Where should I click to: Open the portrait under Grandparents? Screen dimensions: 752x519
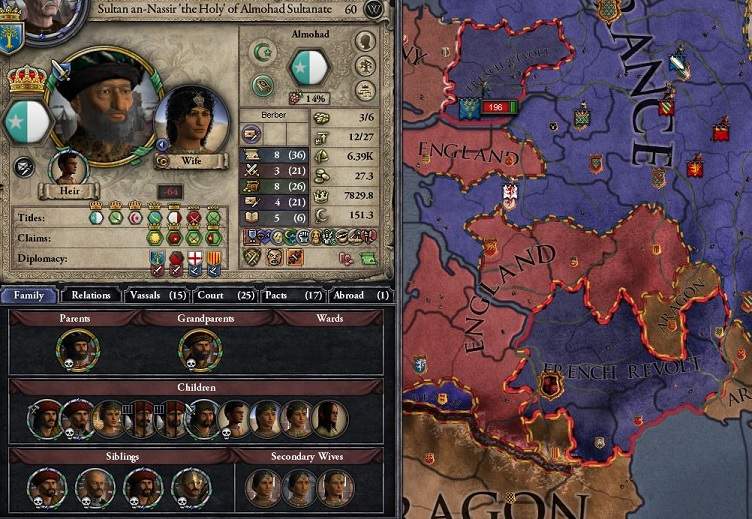(x=198, y=349)
